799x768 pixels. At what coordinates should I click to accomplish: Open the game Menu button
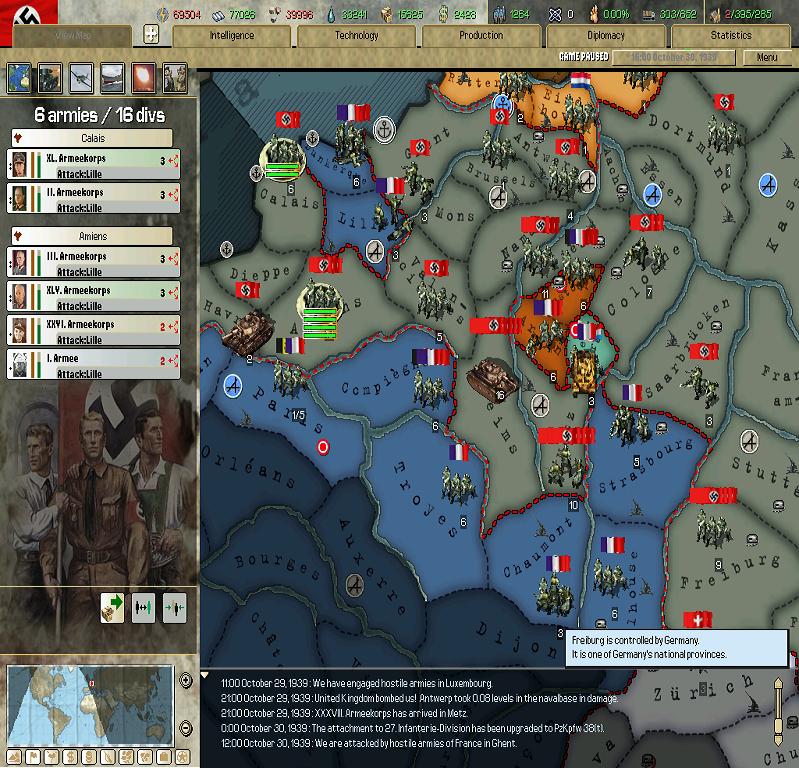[767, 57]
